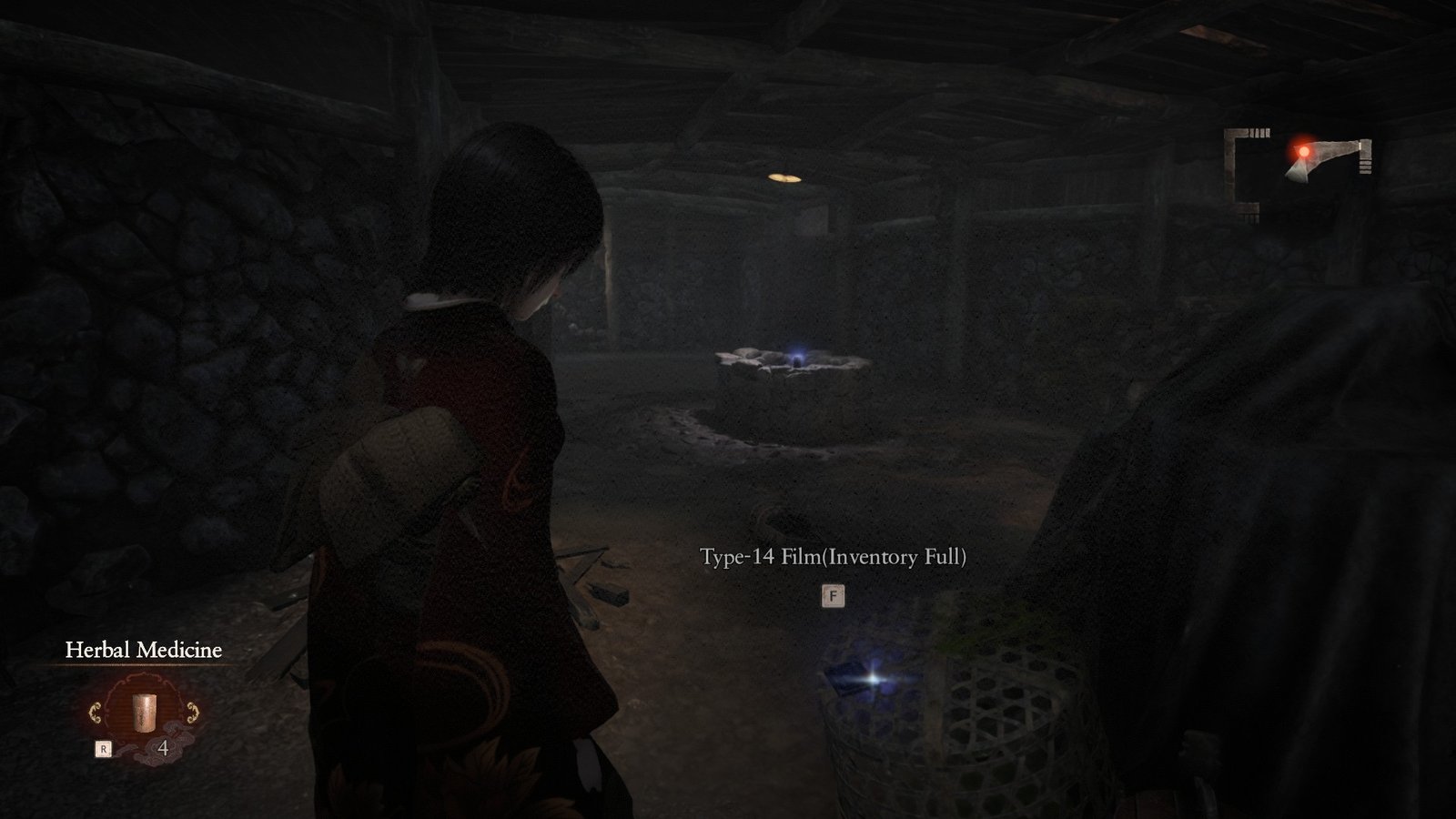Click the Herbal Medicine title text

pos(144,649)
